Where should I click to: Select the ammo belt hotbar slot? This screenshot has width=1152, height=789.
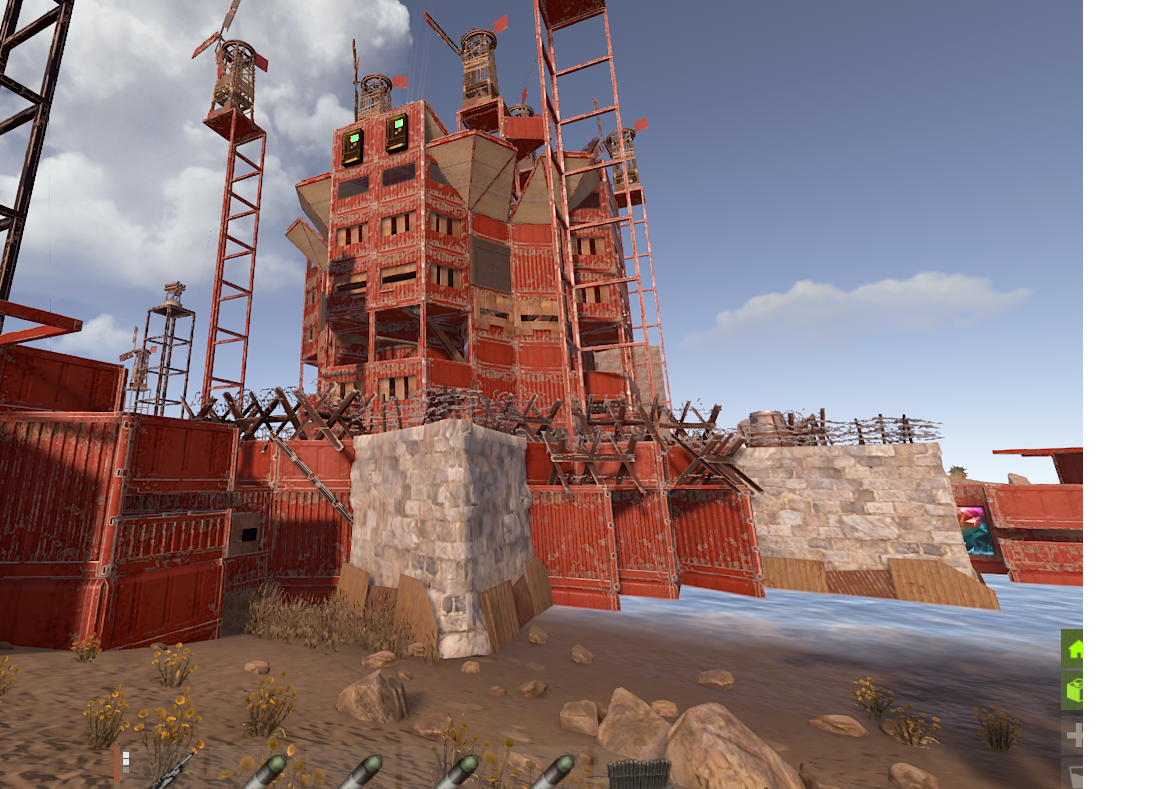(x=638, y=774)
